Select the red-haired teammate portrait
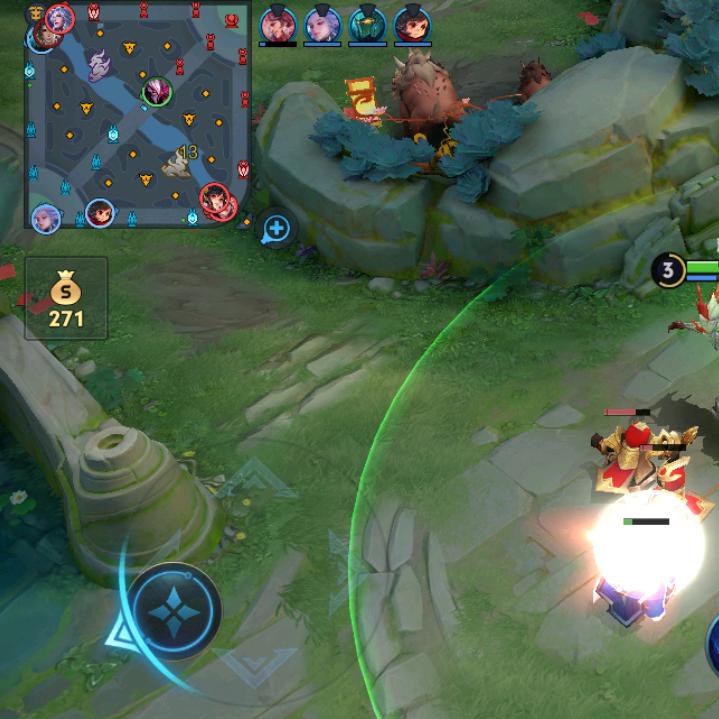This screenshot has width=719, height=719. 277,24
